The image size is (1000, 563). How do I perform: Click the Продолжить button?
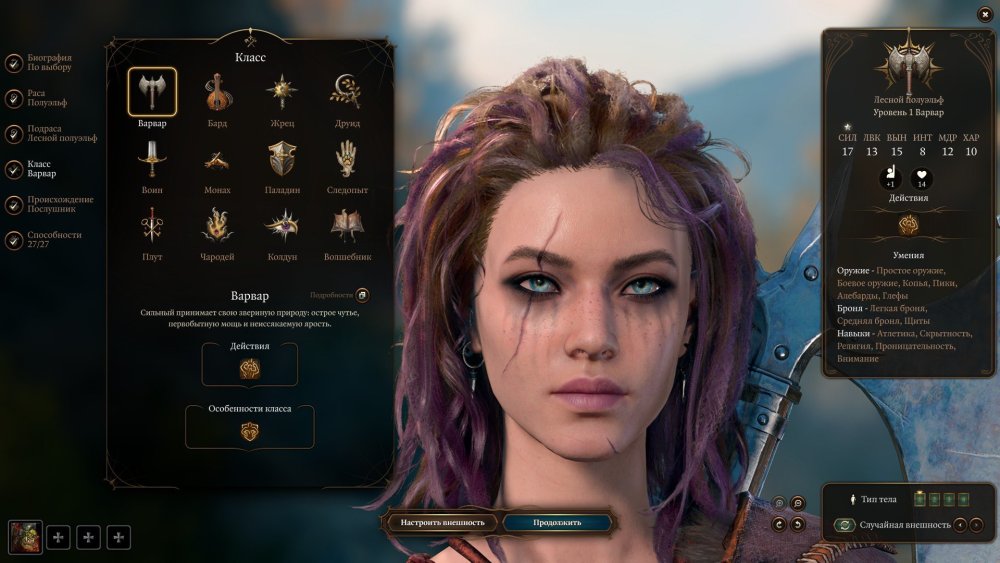click(x=557, y=522)
